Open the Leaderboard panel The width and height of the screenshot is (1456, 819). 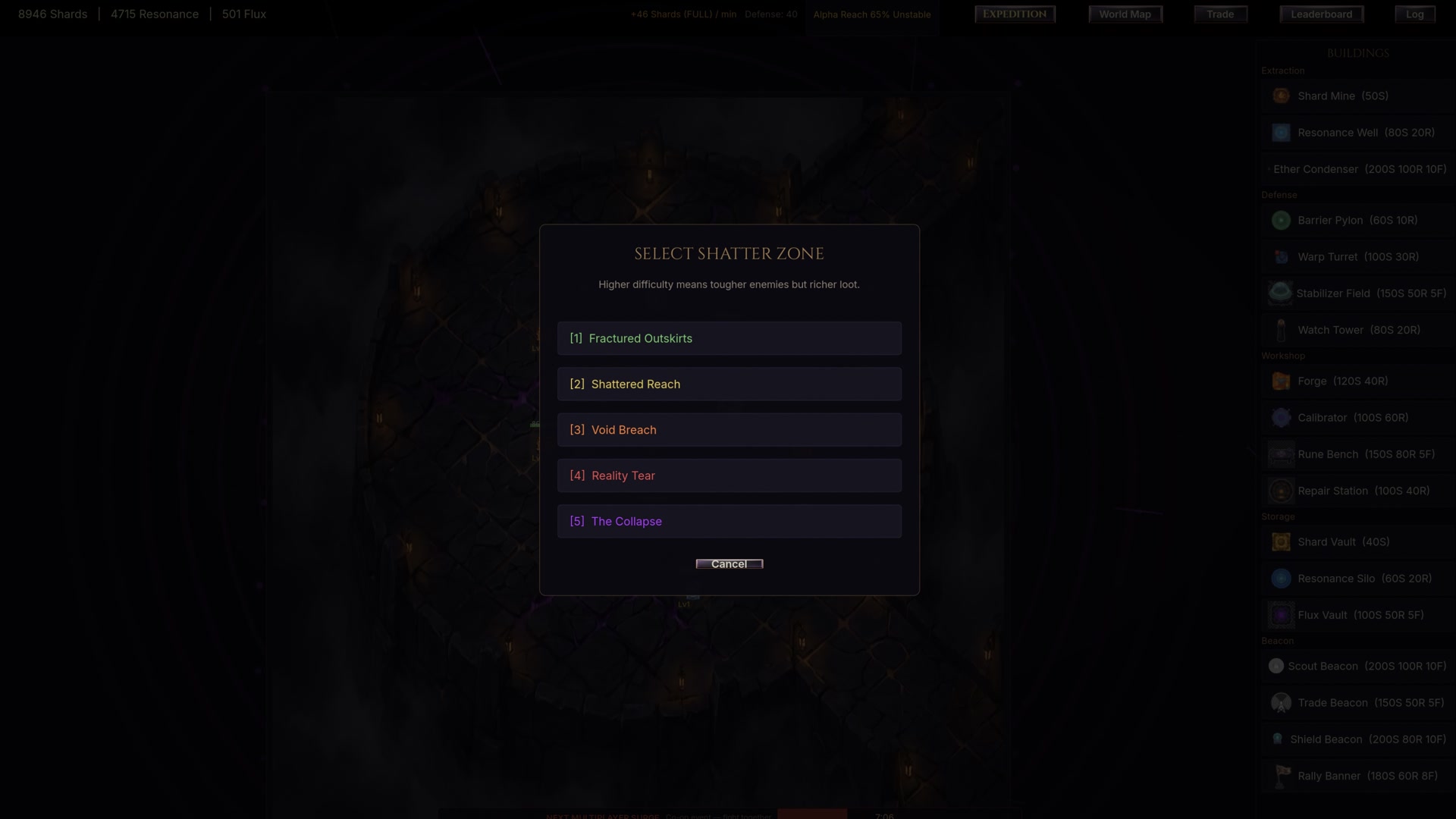pos(1321,14)
